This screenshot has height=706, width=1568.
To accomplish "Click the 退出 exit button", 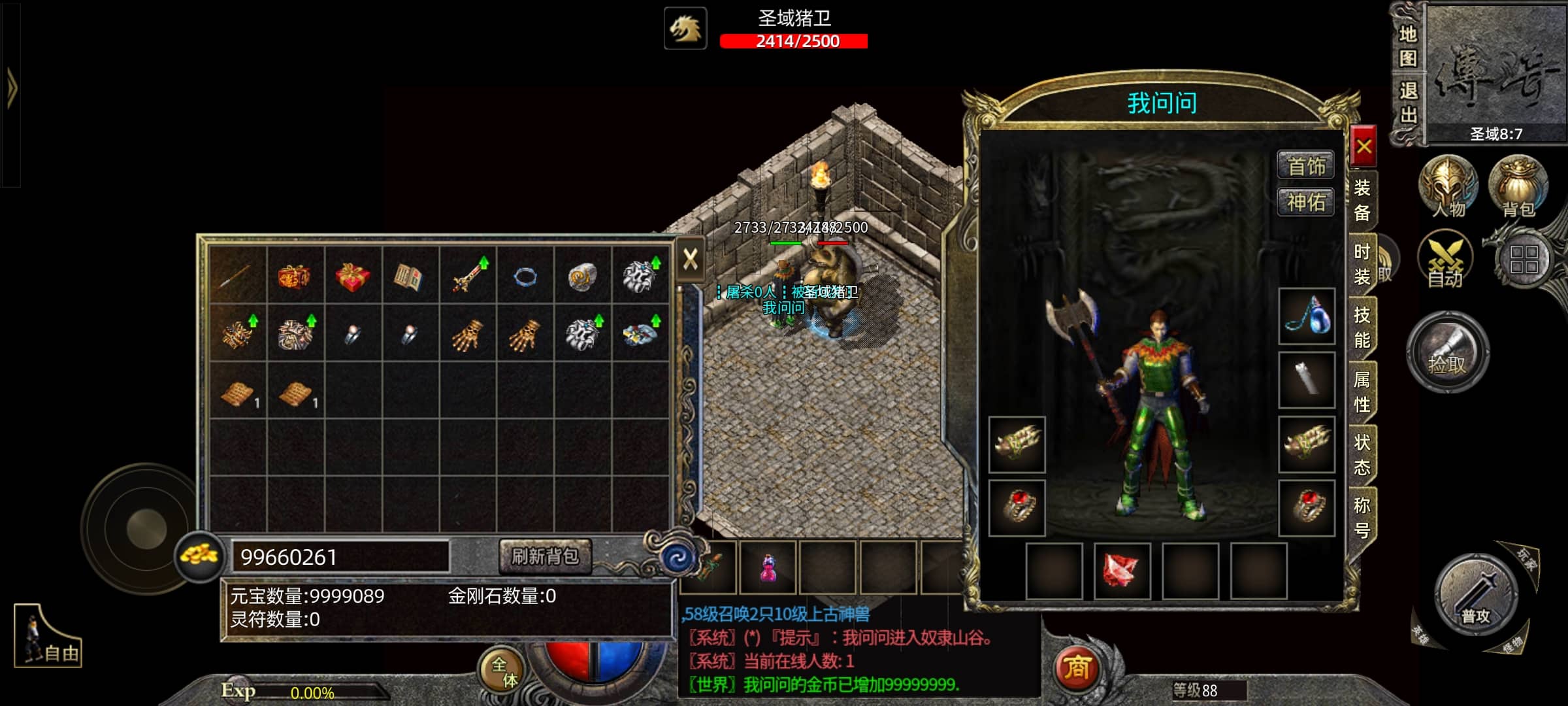I will 1408,103.
